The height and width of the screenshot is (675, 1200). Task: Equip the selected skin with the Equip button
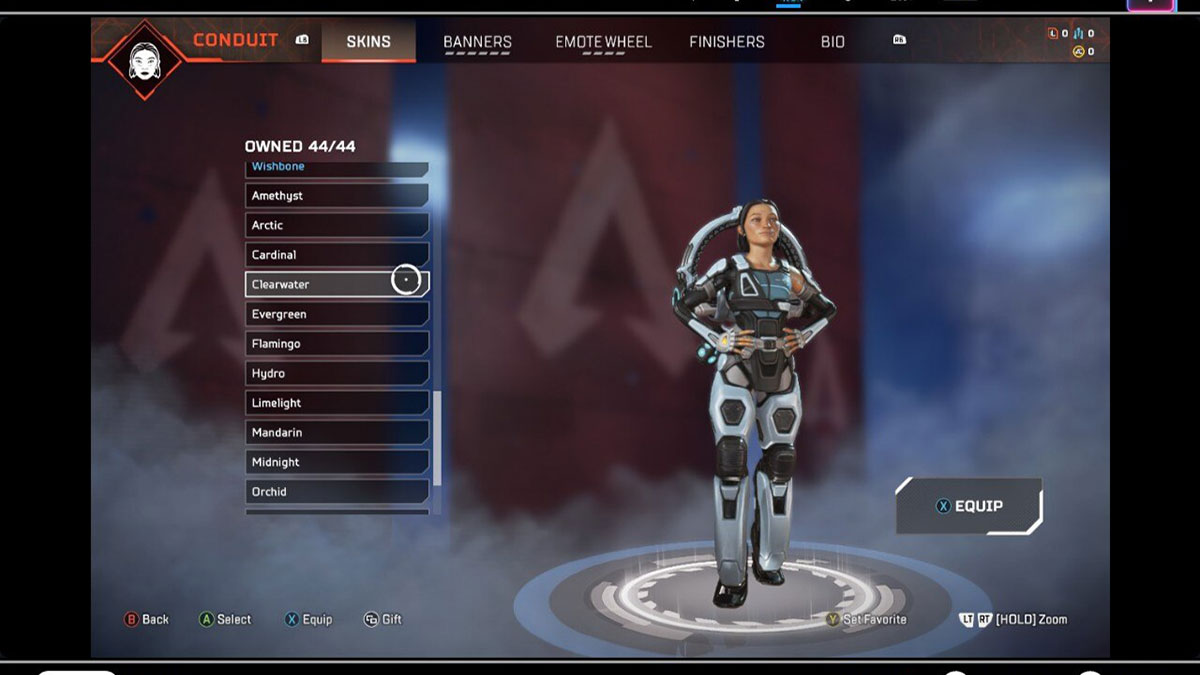(x=968, y=506)
